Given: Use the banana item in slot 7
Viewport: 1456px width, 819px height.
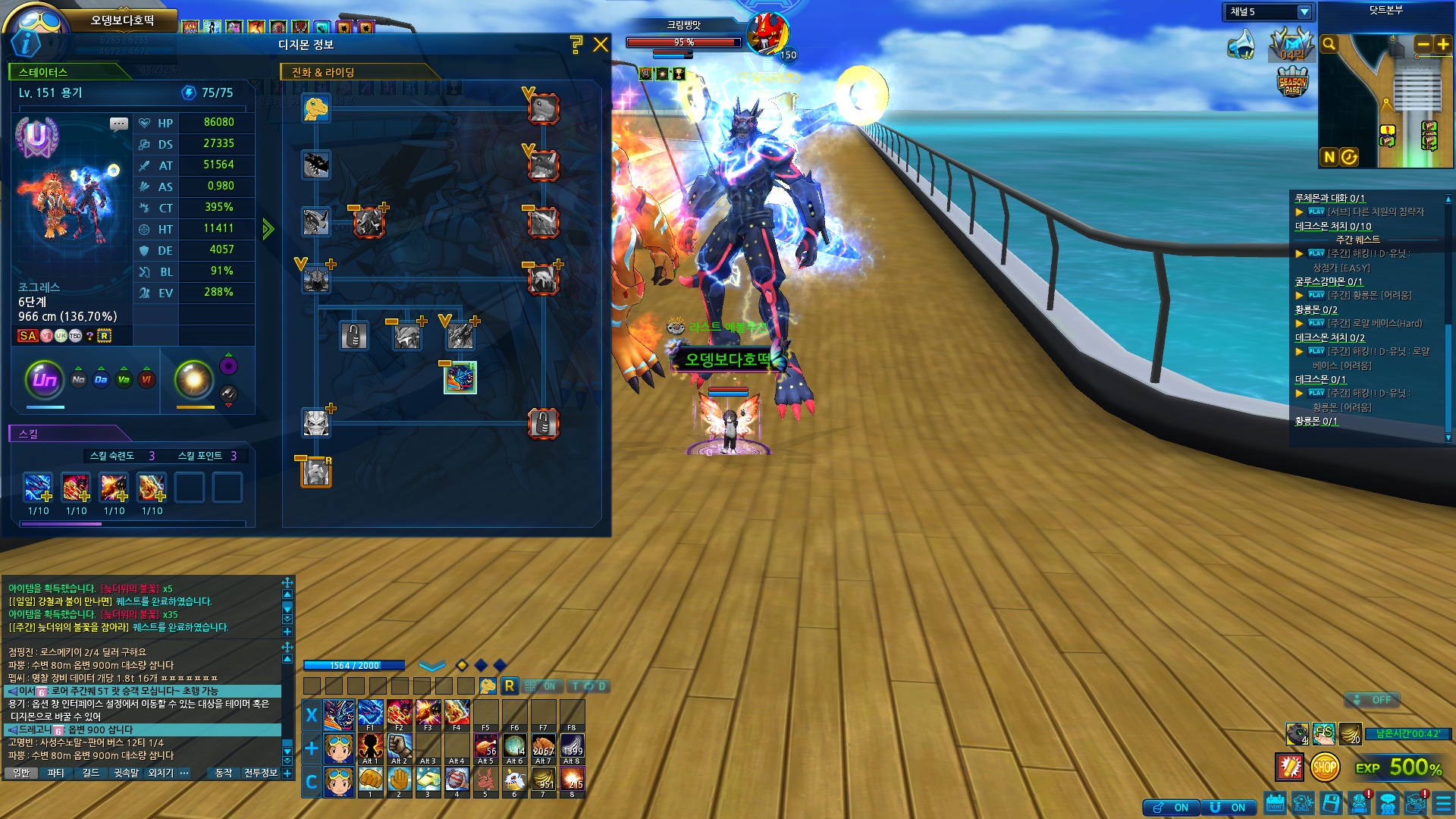Looking at the screenshot, I should click(x=543, y=779).
